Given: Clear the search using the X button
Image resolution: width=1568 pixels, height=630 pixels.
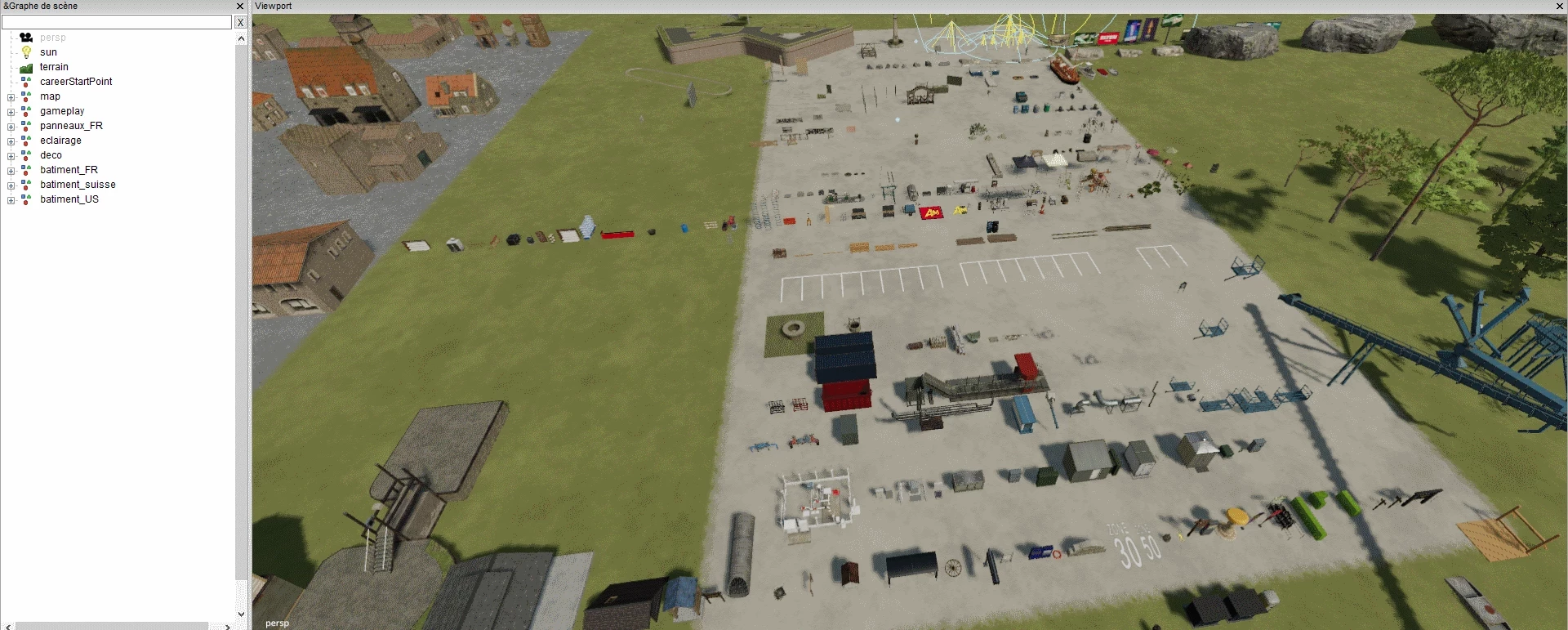Looking at the screenshot, I should pos(241,22).
